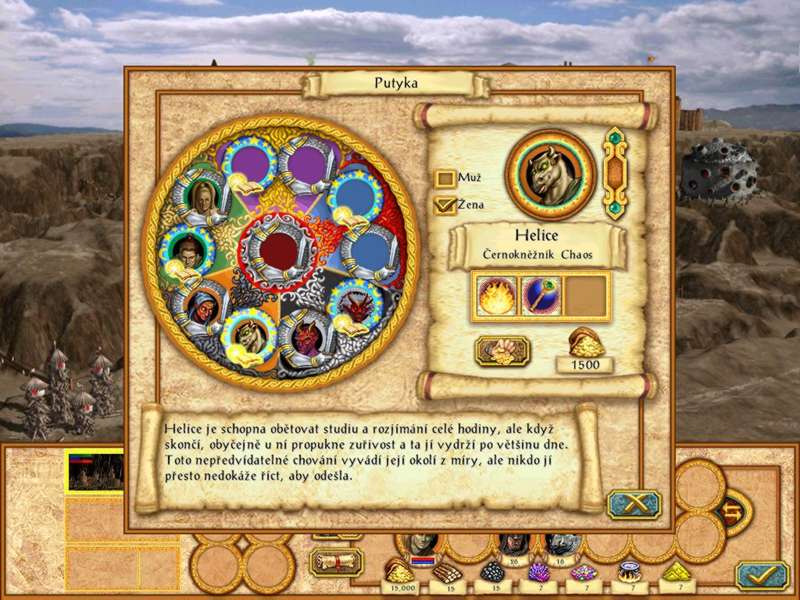Select the red demon hero in starry ring
This screenshot has height=600, width=800.
pyautogui.click(x=355, y=301)
